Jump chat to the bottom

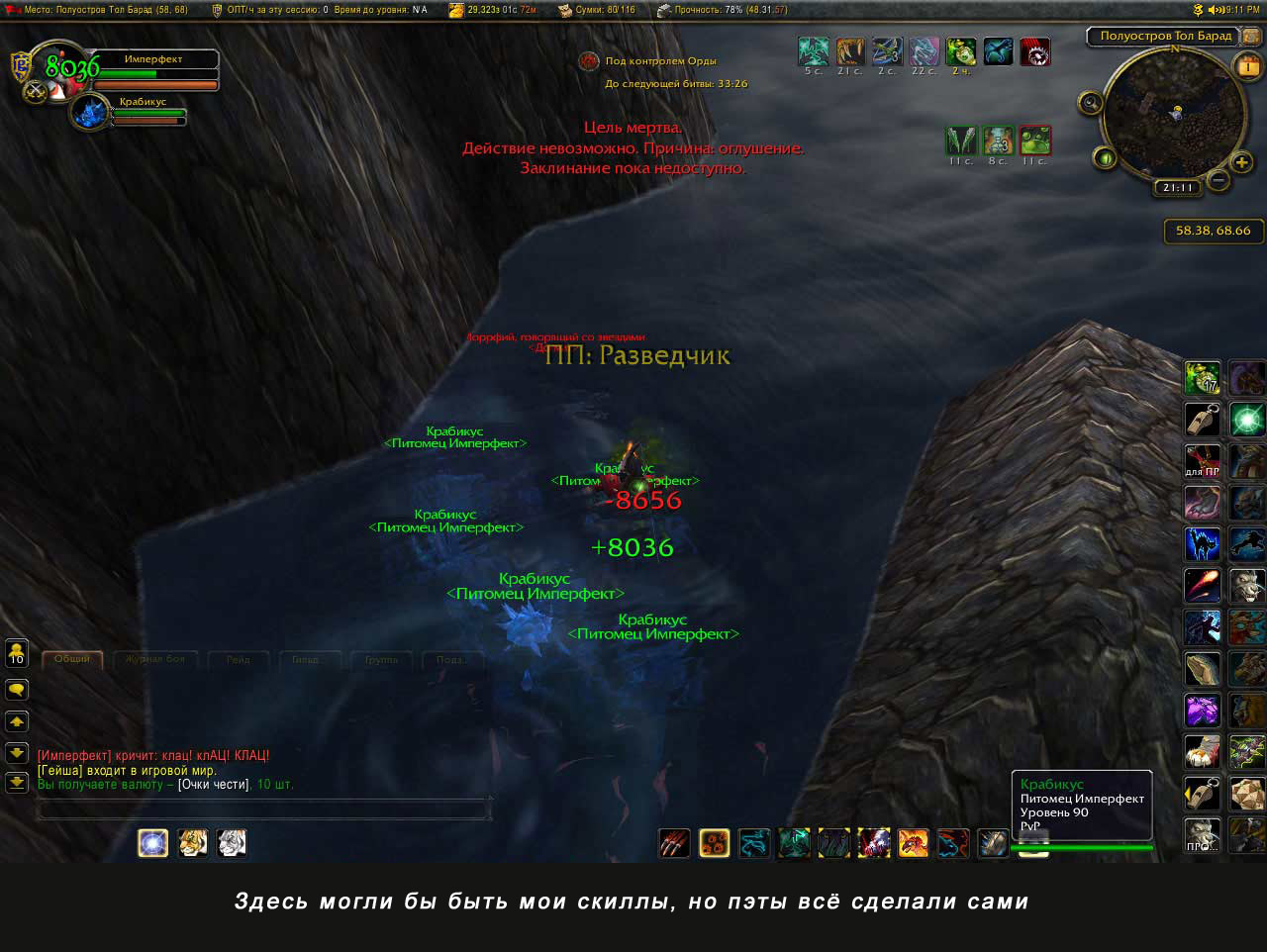pos(17,782)
